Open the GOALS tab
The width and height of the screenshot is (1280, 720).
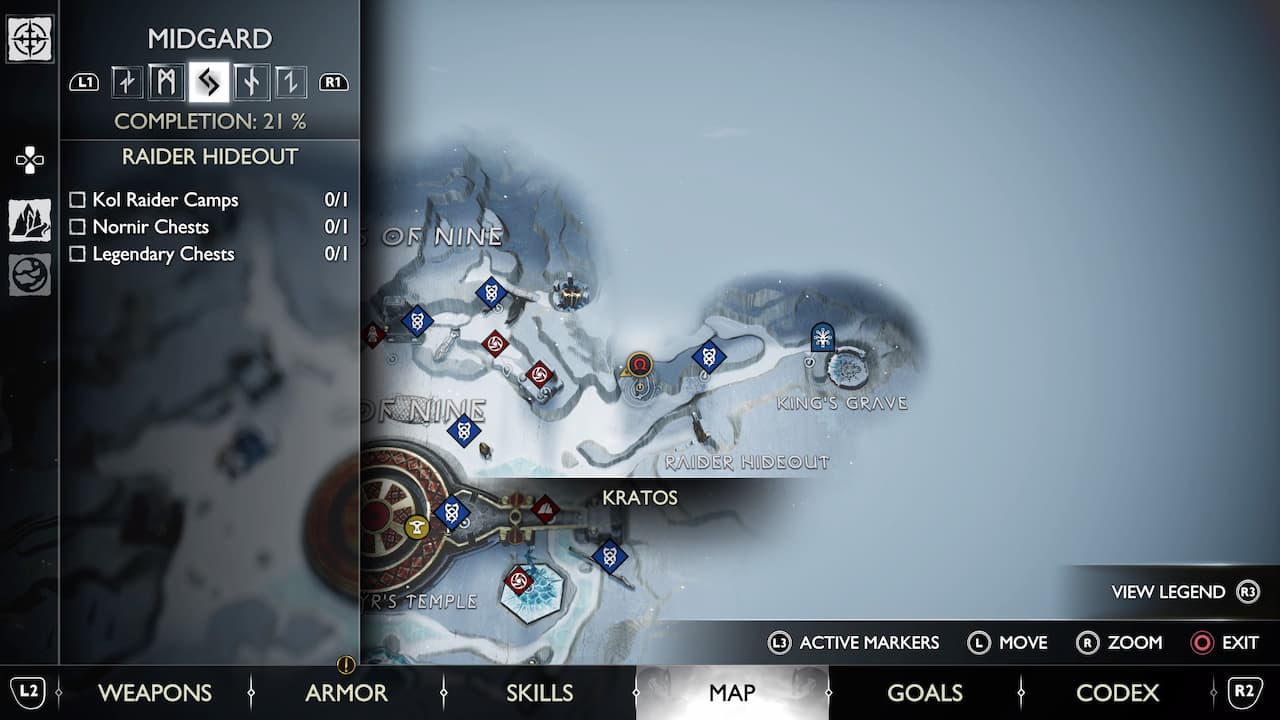click(x=925, y=692)
